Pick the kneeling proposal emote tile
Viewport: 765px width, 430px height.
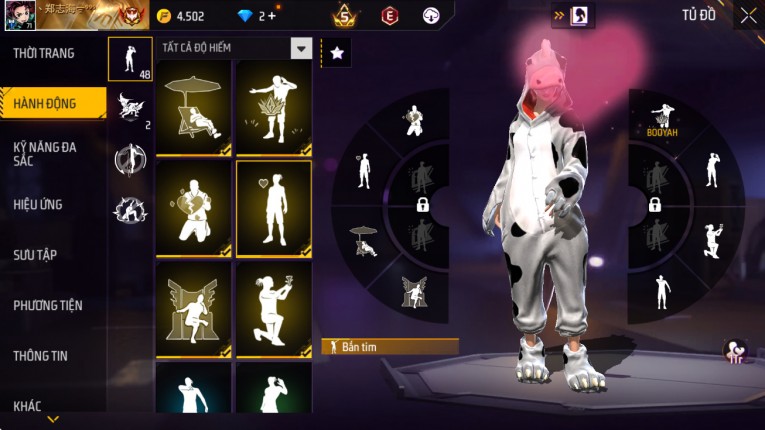point(274,308)
